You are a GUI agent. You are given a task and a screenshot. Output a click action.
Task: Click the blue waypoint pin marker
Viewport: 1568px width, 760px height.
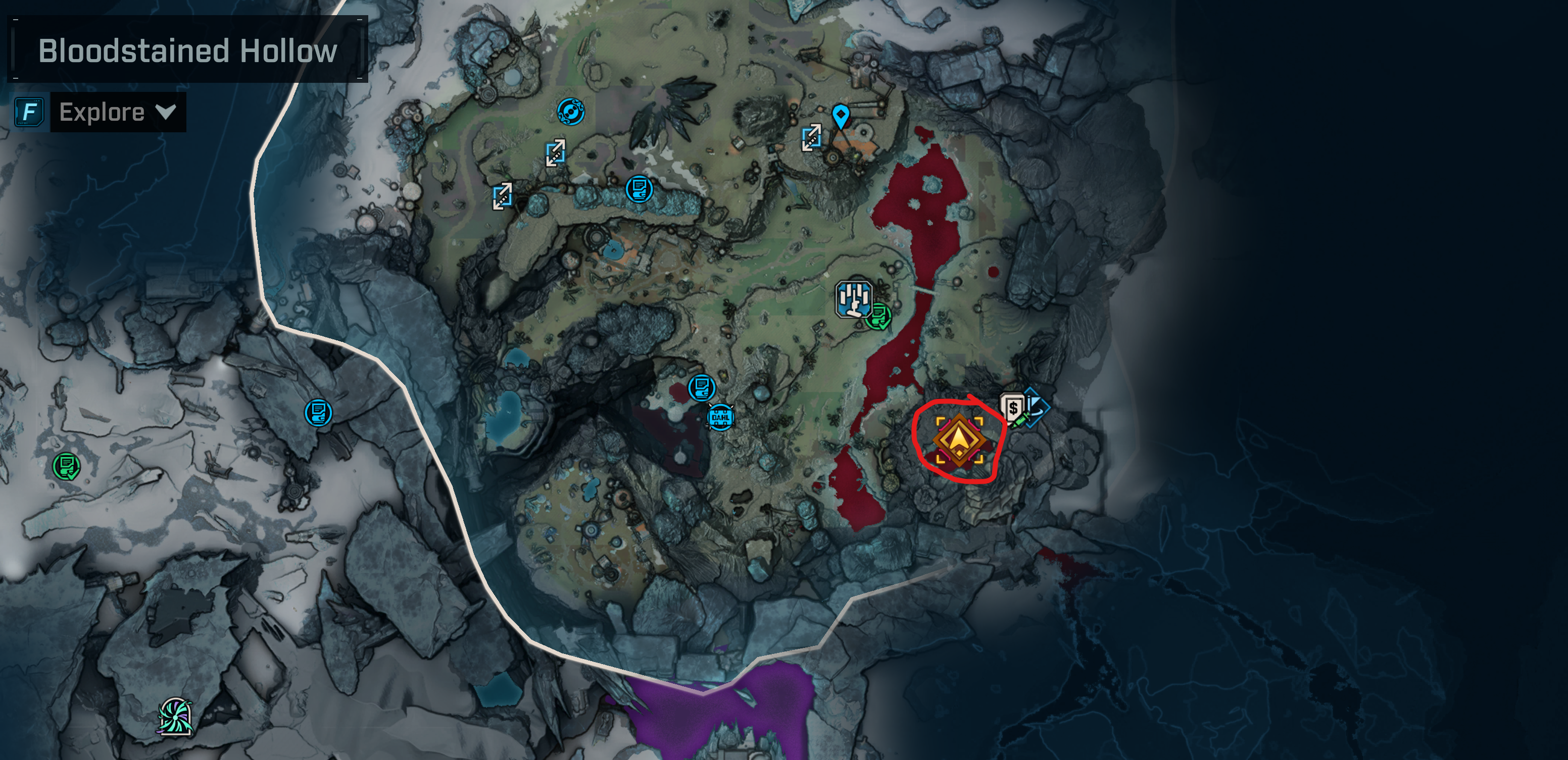[x=841, y=115]
